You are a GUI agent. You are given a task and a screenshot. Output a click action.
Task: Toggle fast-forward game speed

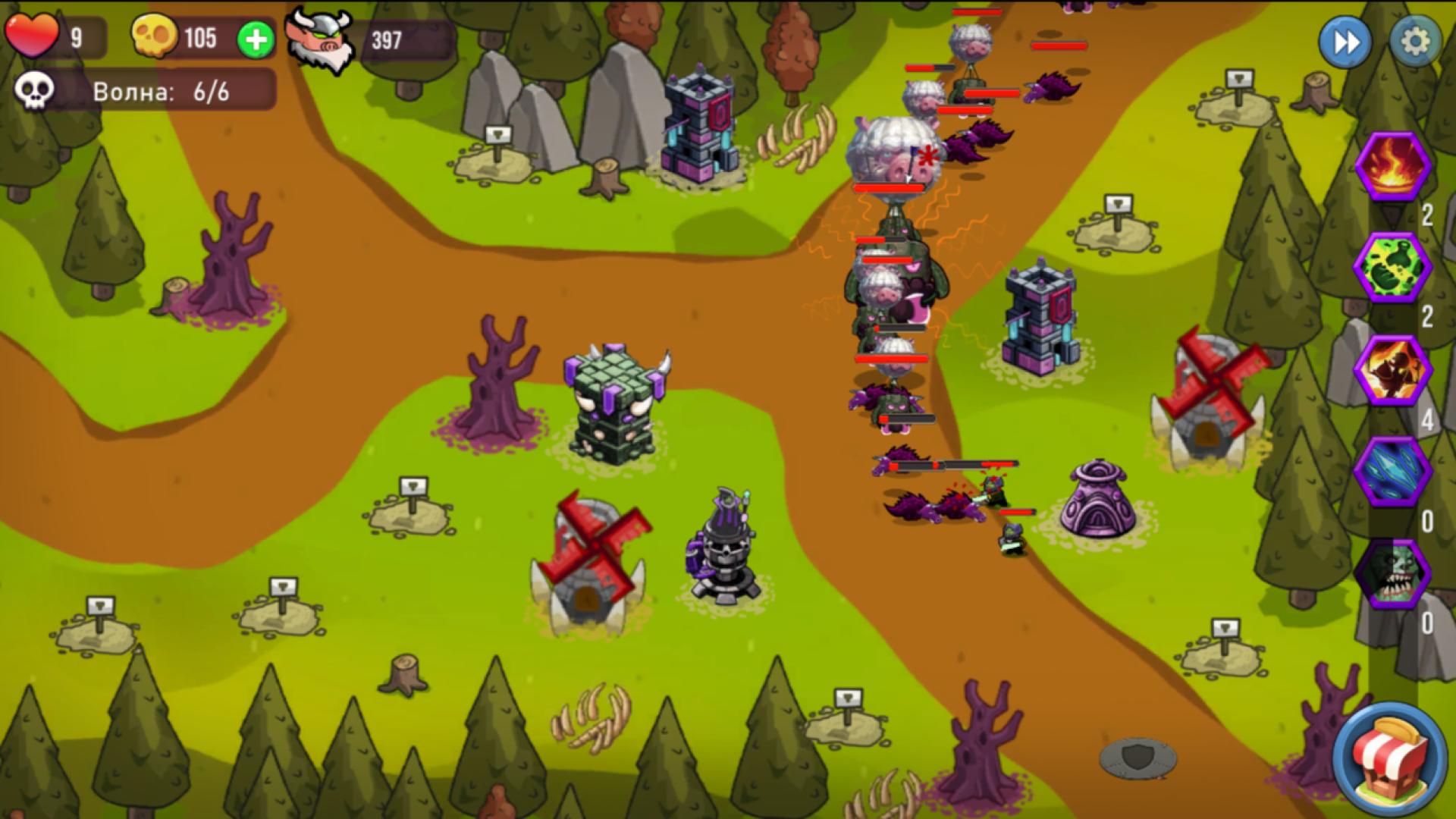click(x=1345, y=42)
